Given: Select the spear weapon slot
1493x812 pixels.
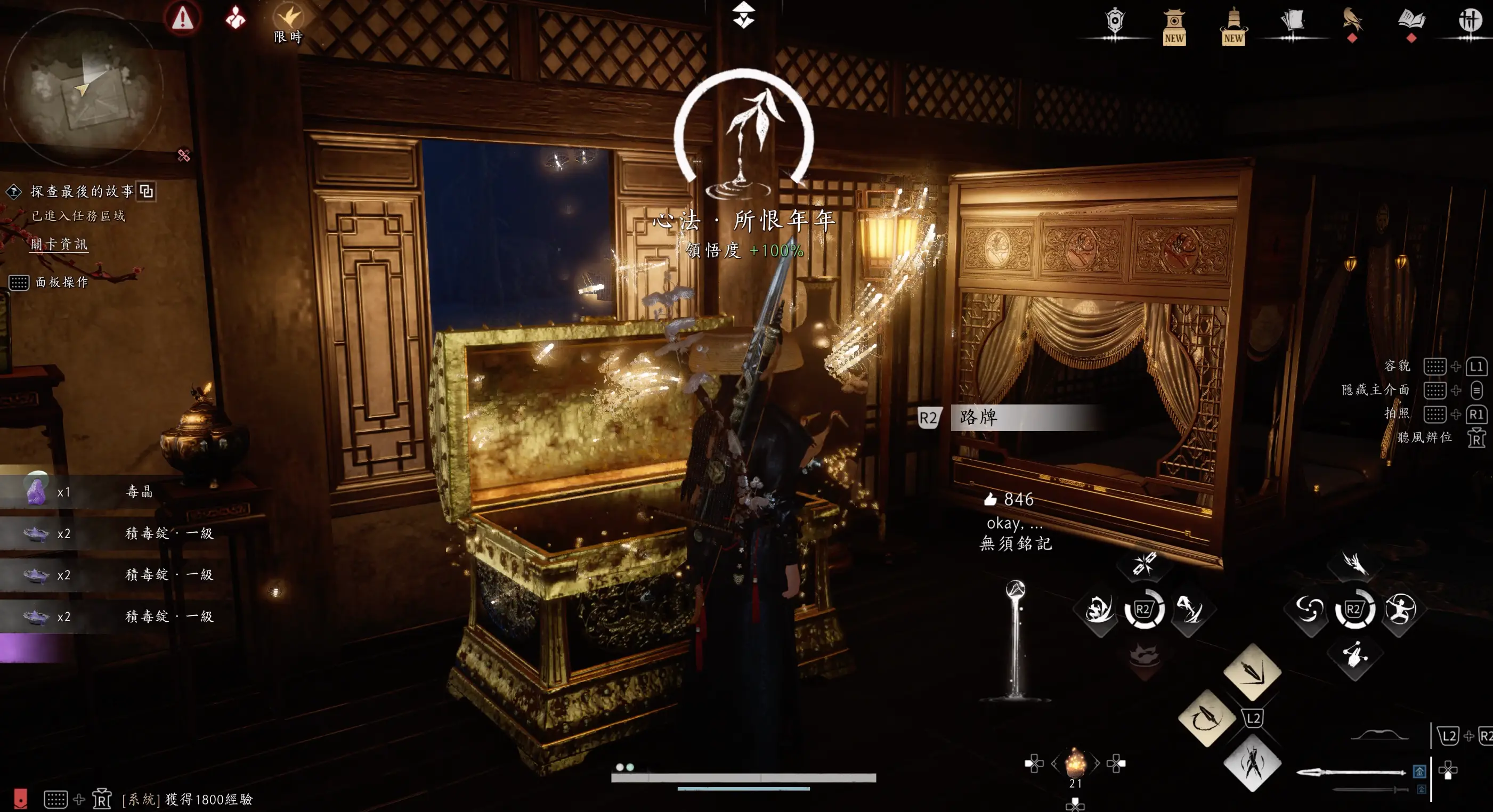Looking at the screenshot, I should coord(1350,772).
